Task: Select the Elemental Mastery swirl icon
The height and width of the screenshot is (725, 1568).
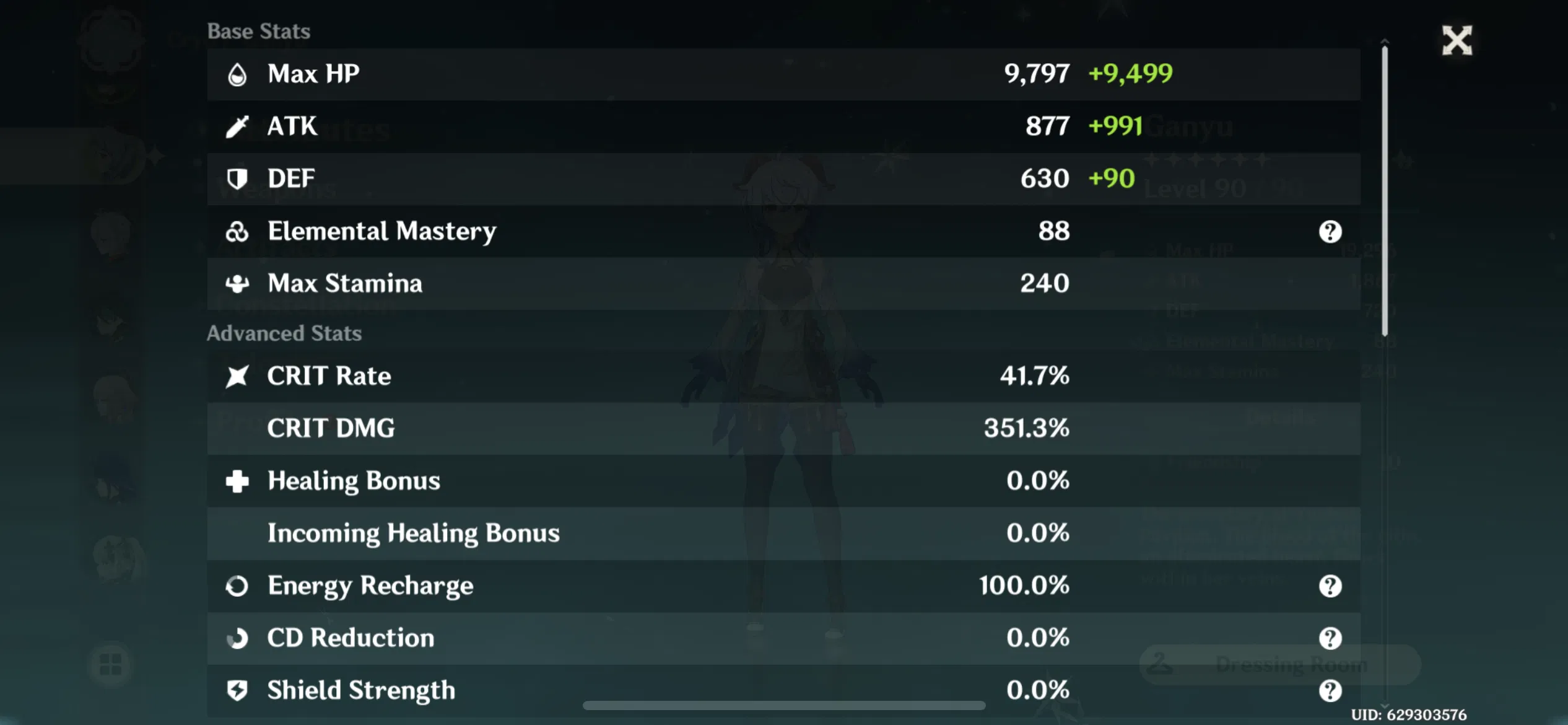Action: (x=238, y=231)
